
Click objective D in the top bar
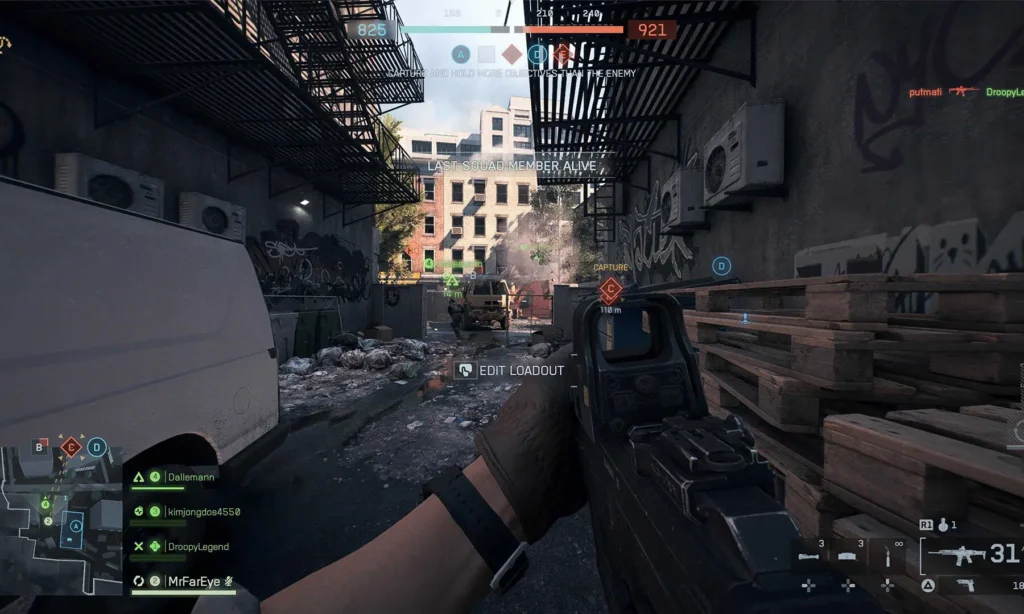pos(538,54)
